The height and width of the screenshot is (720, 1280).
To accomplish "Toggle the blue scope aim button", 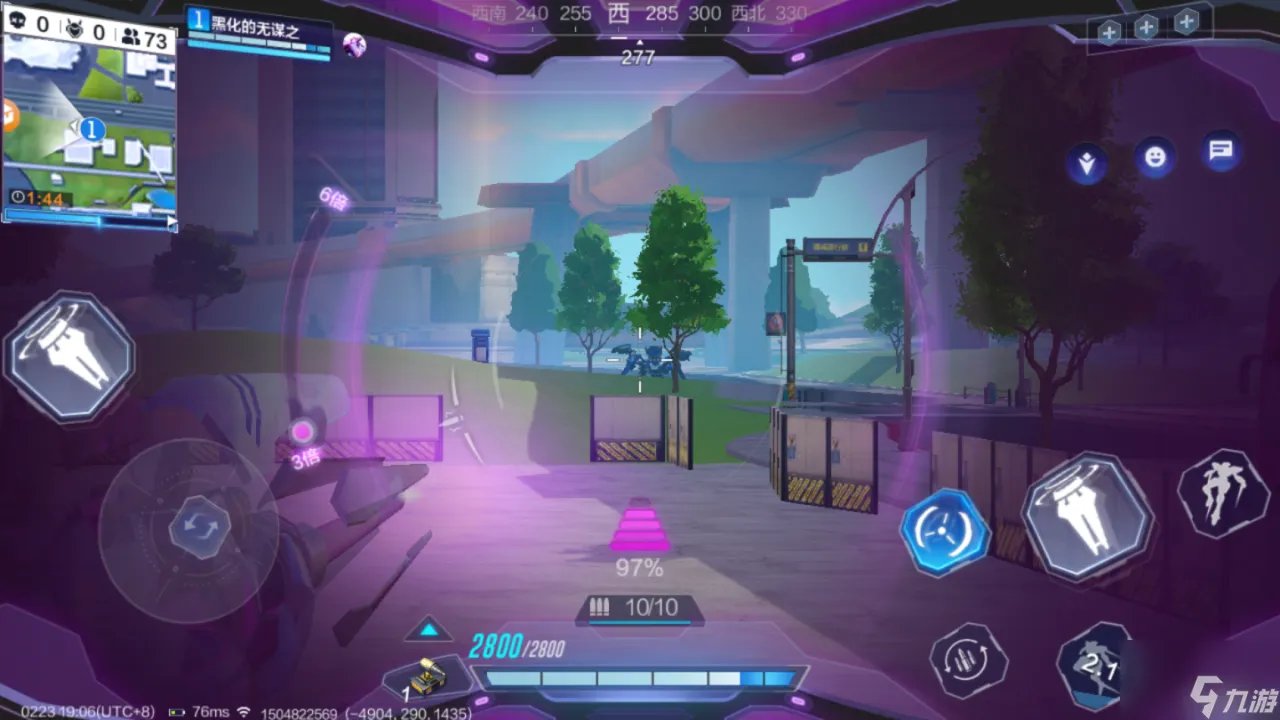I will pos(945,531).
